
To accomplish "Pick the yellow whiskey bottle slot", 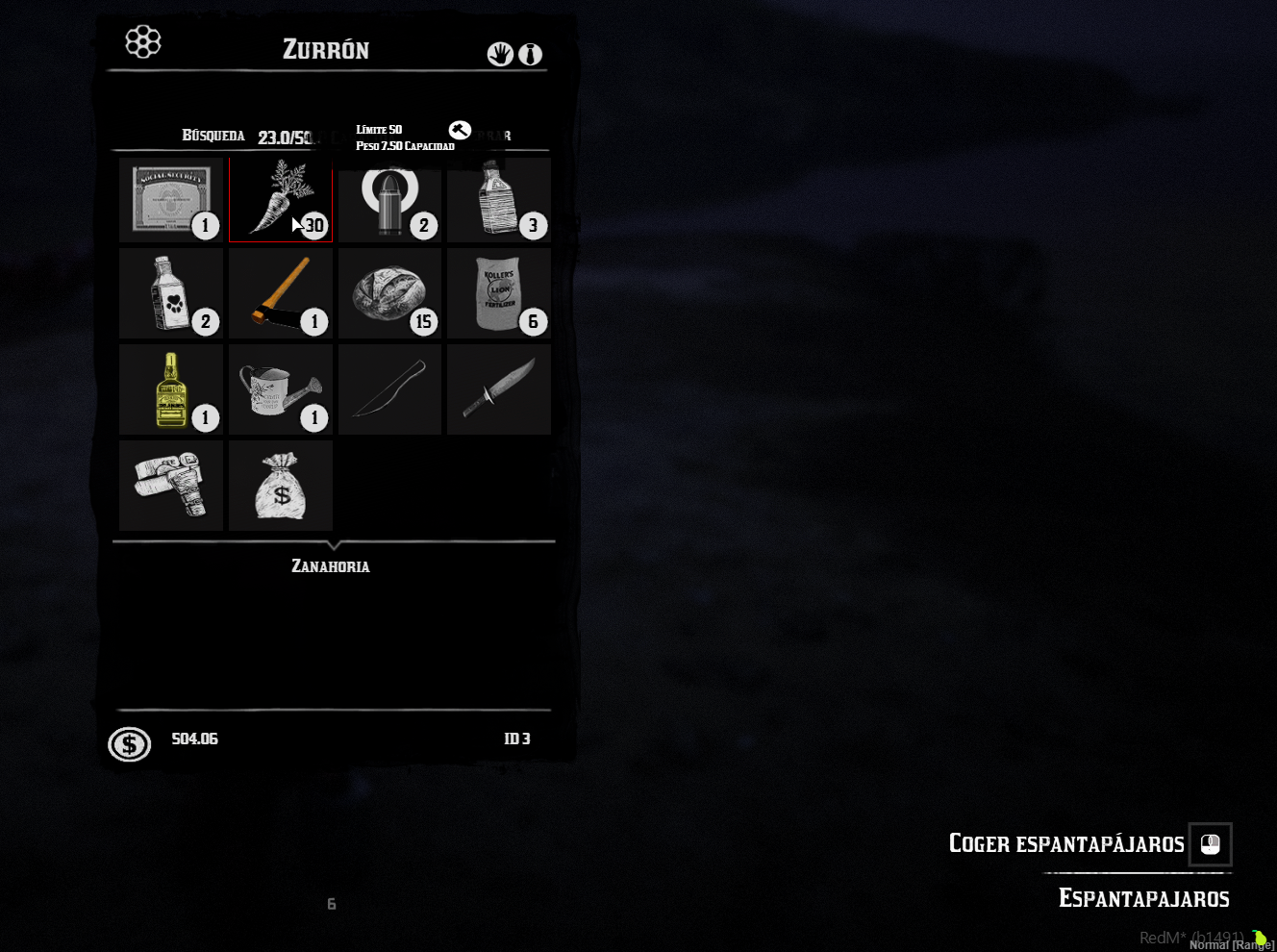I will point(171,389).
